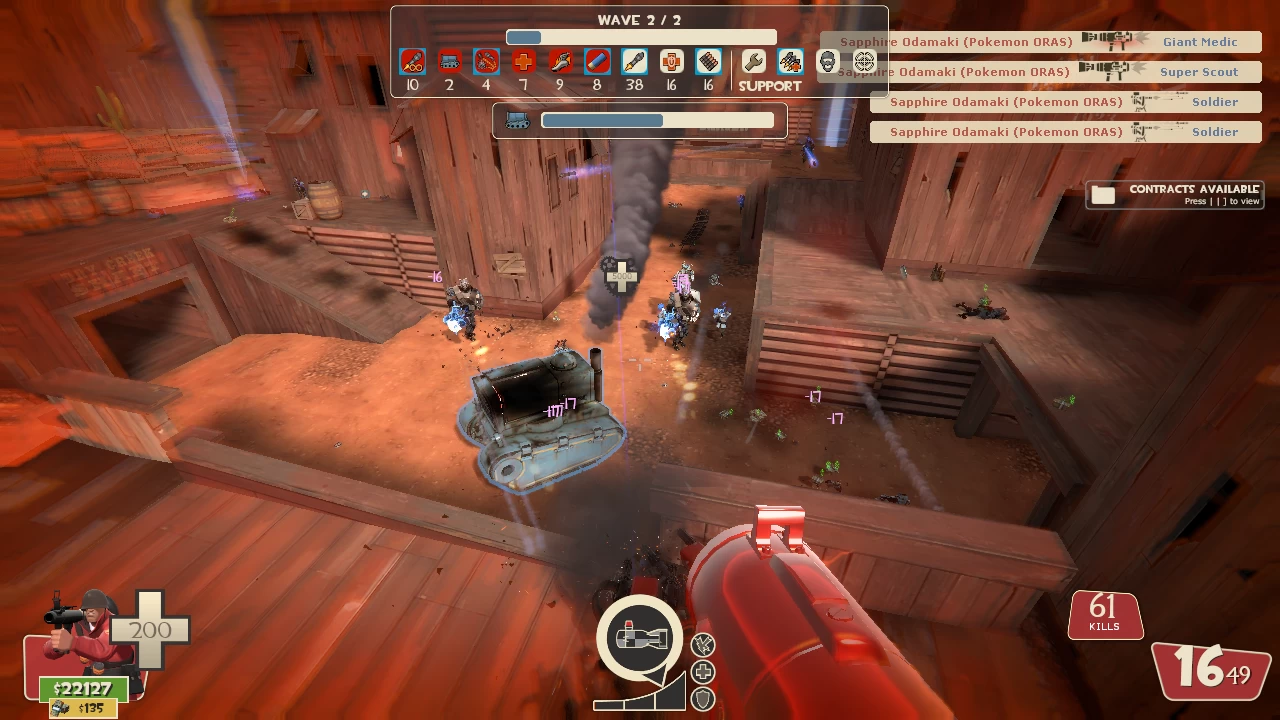The height and width of the screenshot is (720, 1280).
Task: Click the floating medic health marker
Action: 620,275
